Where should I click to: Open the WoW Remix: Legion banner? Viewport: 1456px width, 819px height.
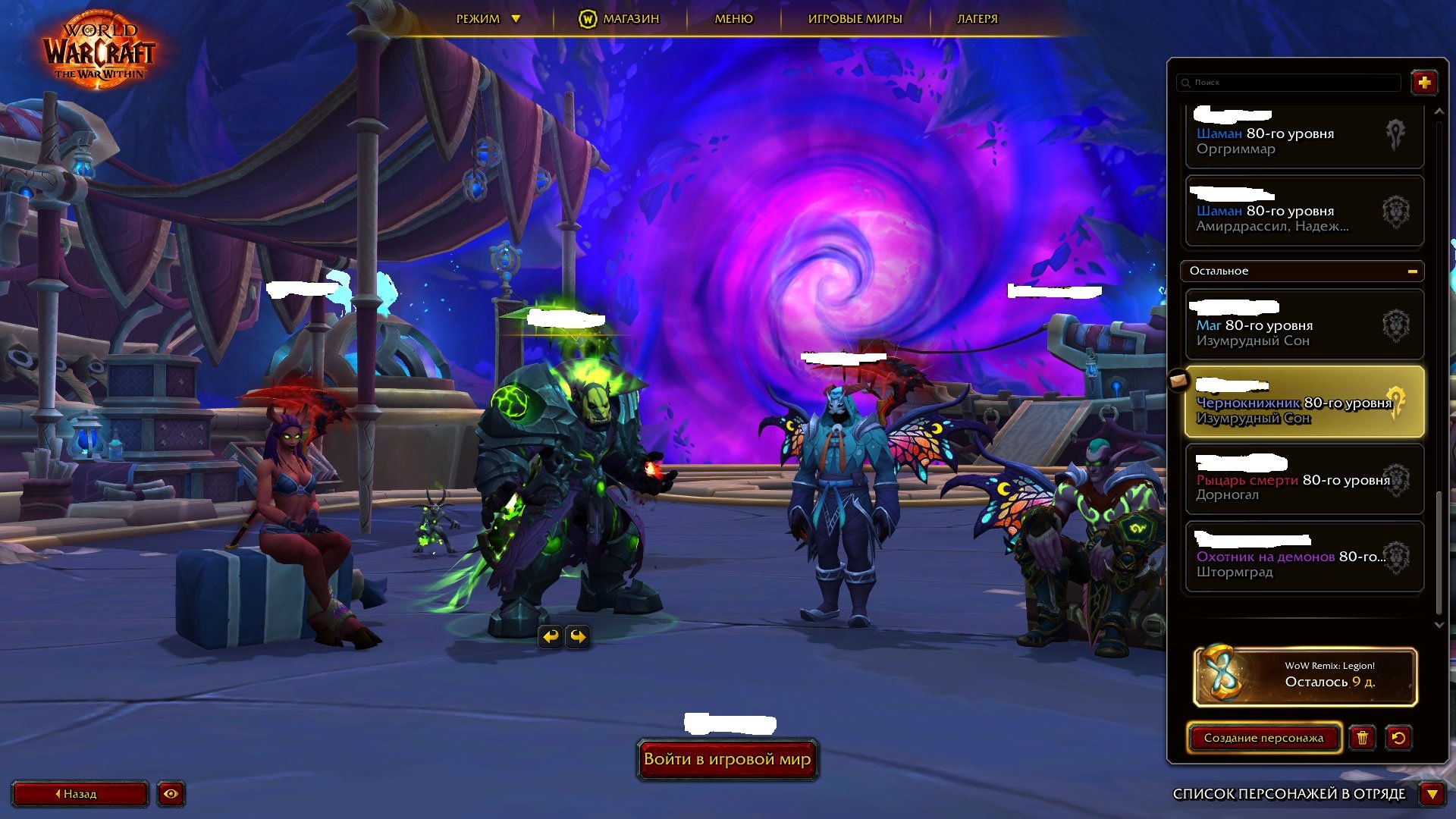coord(1304,676)
